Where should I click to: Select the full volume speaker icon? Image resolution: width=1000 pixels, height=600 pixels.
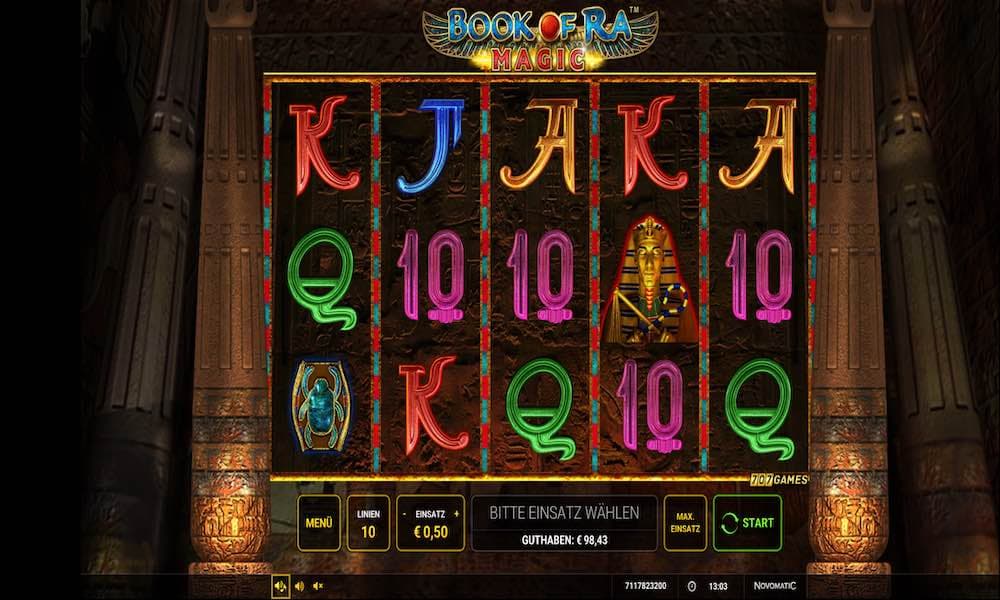click(x=279, y=585)
